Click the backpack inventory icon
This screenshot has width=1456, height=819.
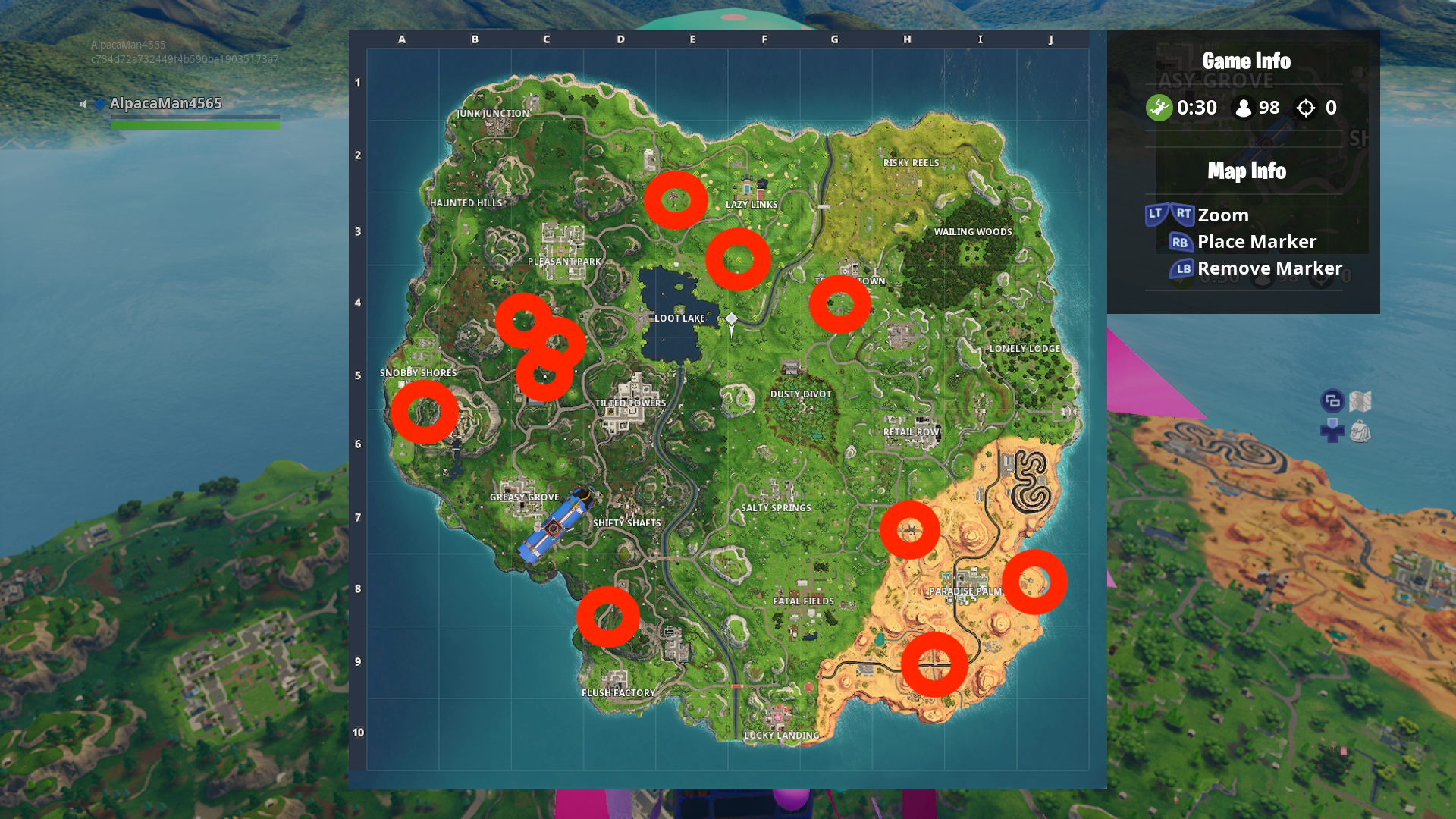pyautogui.click(x=1360, y=431)
